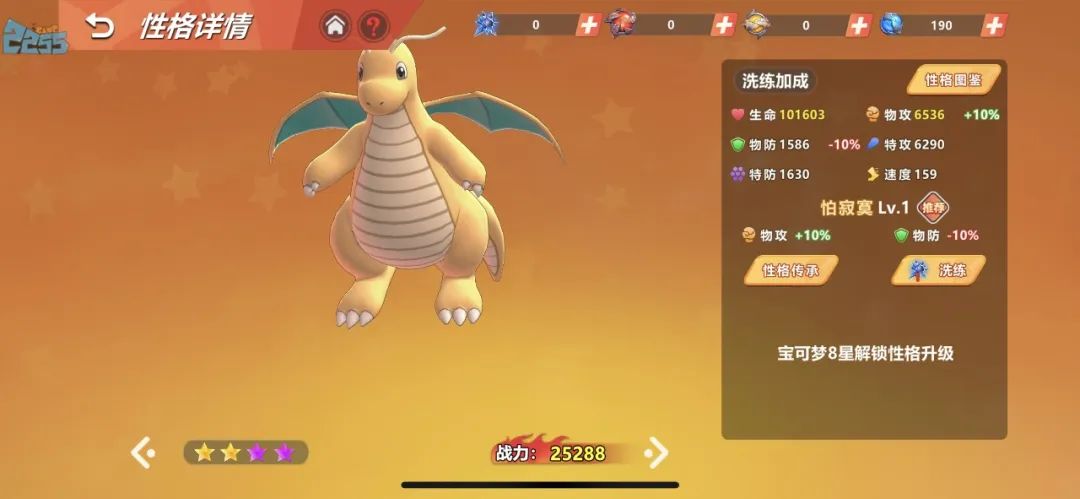The height and width of the screenshot is (499, 1080).
Task: Open 性格传承 nature inheritance
Action: coord(790,270)
